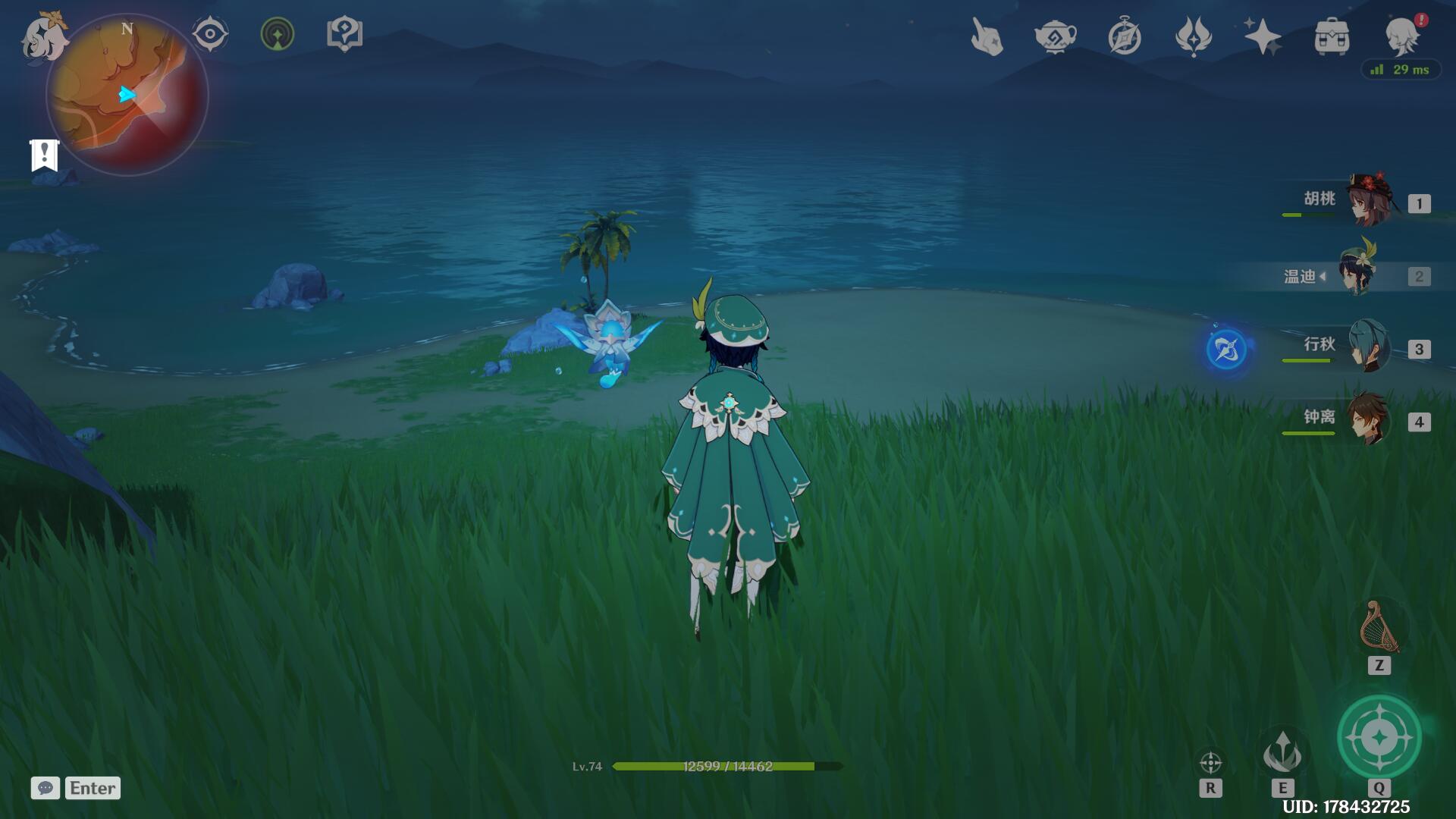Open the circular minimap

tap(127, 95)
